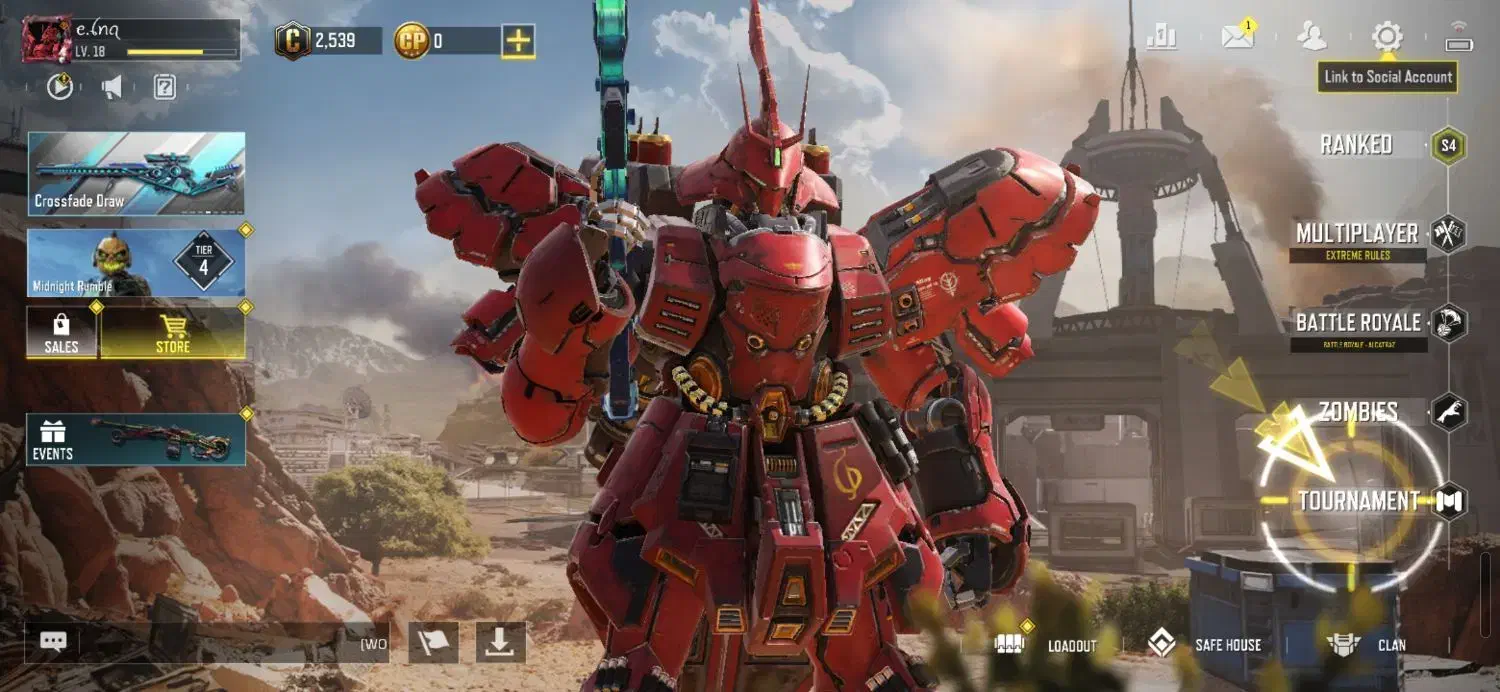Select Battle Royale mode
The width and height of the screenshot is (1500, 692).
pos(1360,323)
